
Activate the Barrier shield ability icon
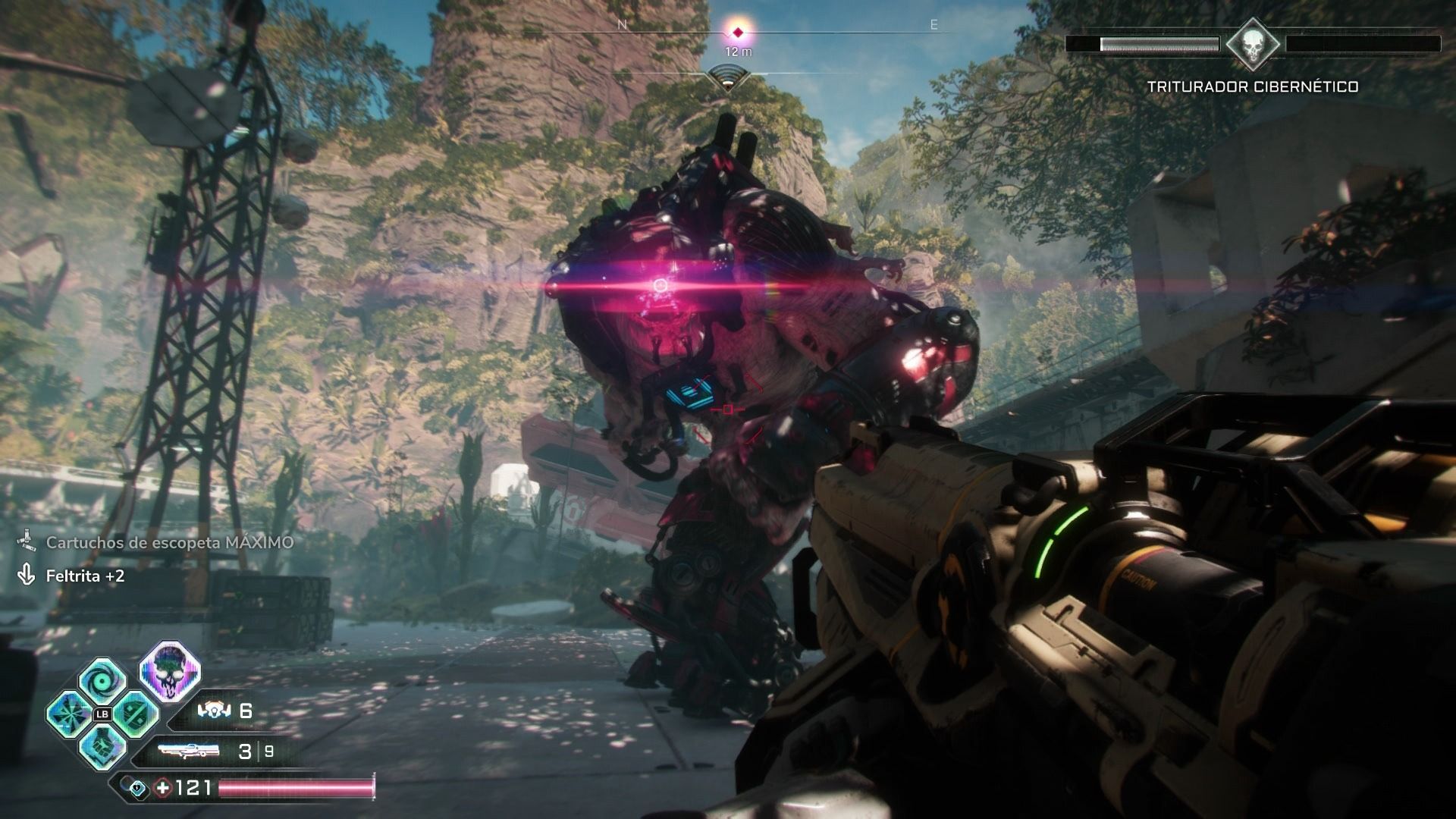point(136,714)
